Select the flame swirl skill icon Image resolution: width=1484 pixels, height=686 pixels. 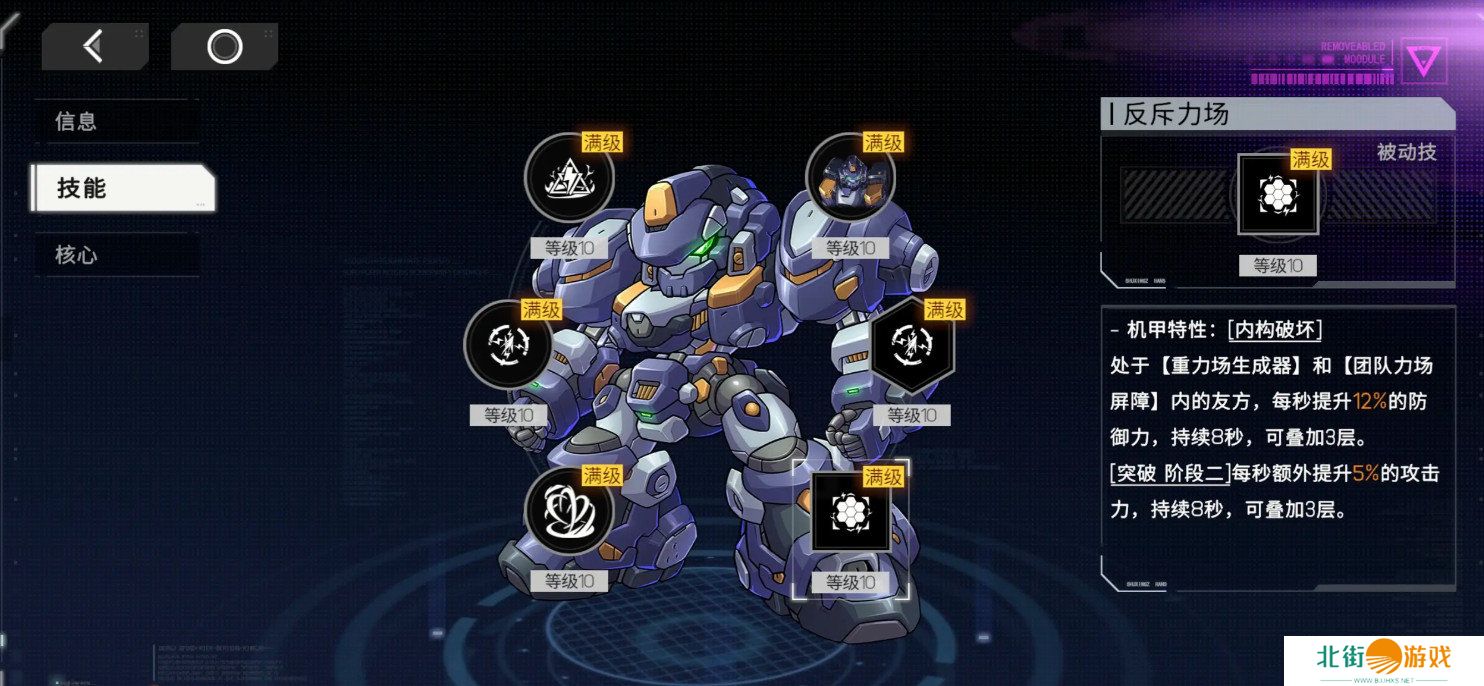click(569, 511)
